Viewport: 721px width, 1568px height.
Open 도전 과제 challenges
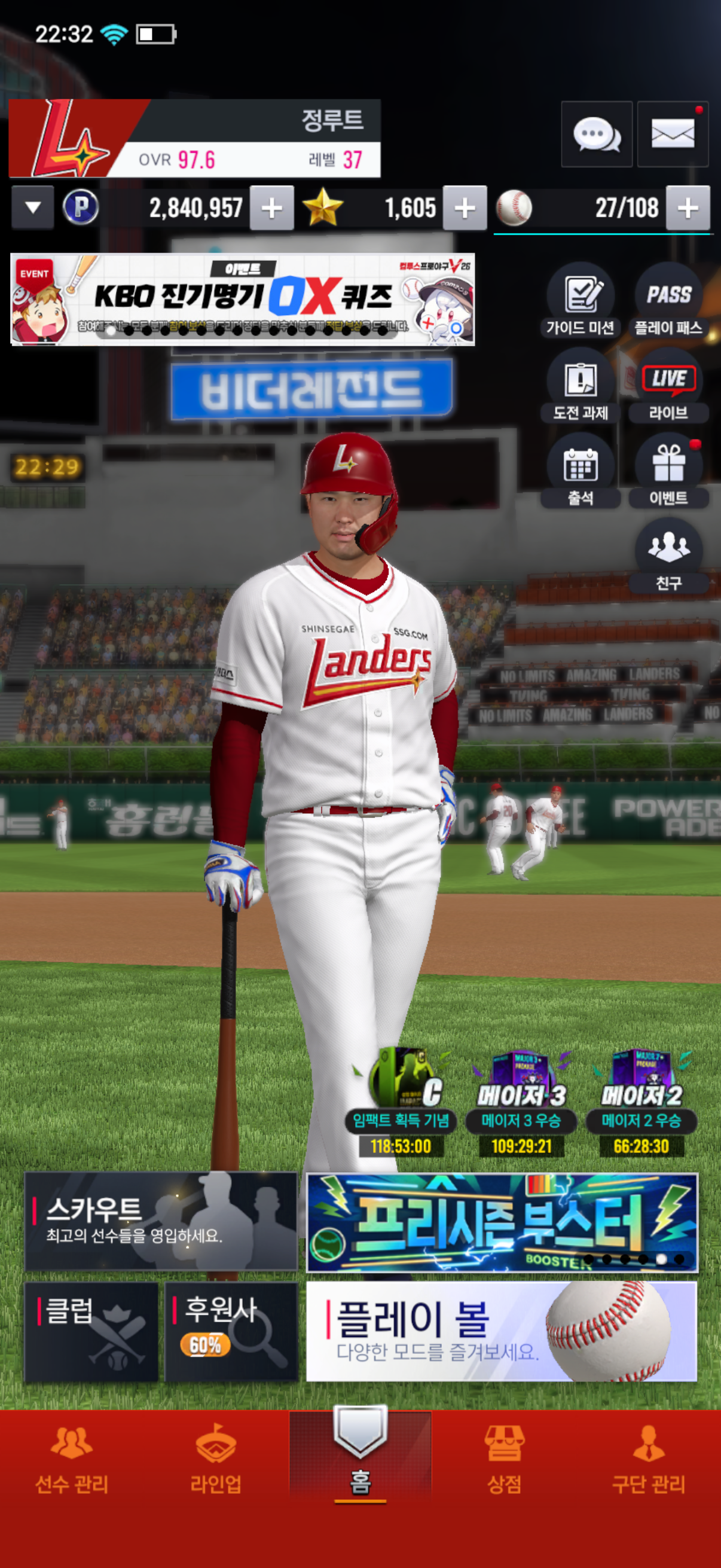[580, 385]
